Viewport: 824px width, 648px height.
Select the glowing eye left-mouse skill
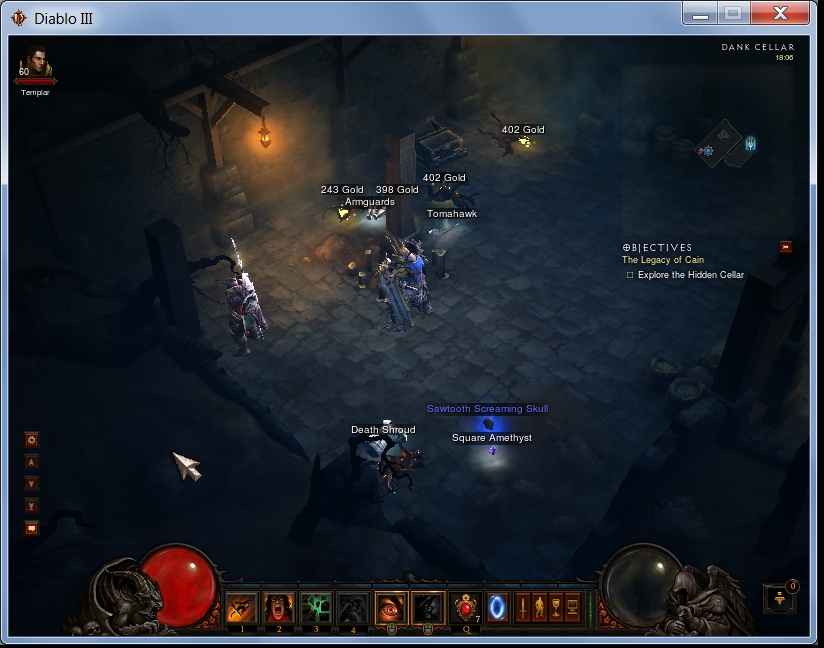(390, 607)
